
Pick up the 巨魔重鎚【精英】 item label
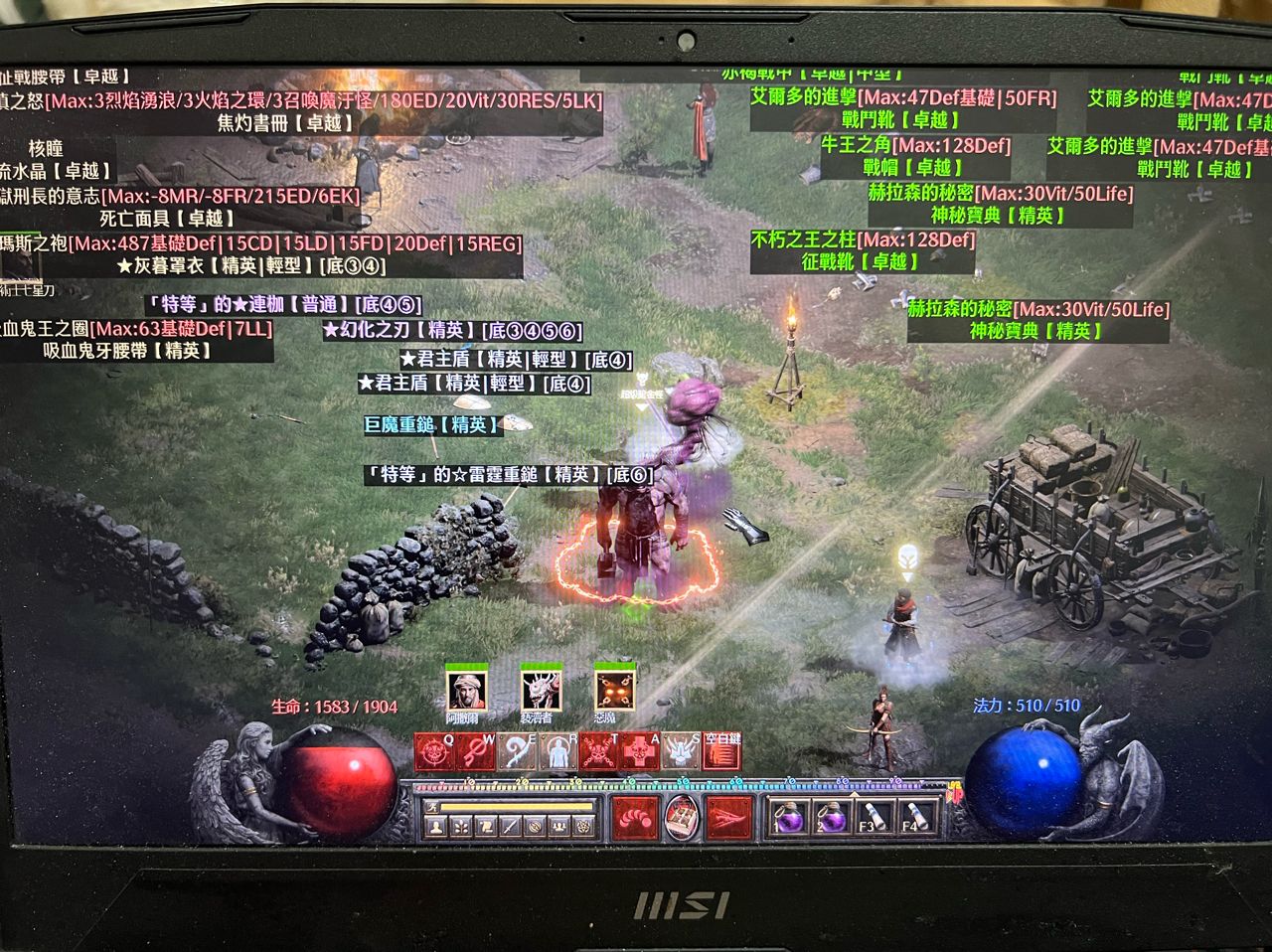pyautogui.click(x=432, y=425)
